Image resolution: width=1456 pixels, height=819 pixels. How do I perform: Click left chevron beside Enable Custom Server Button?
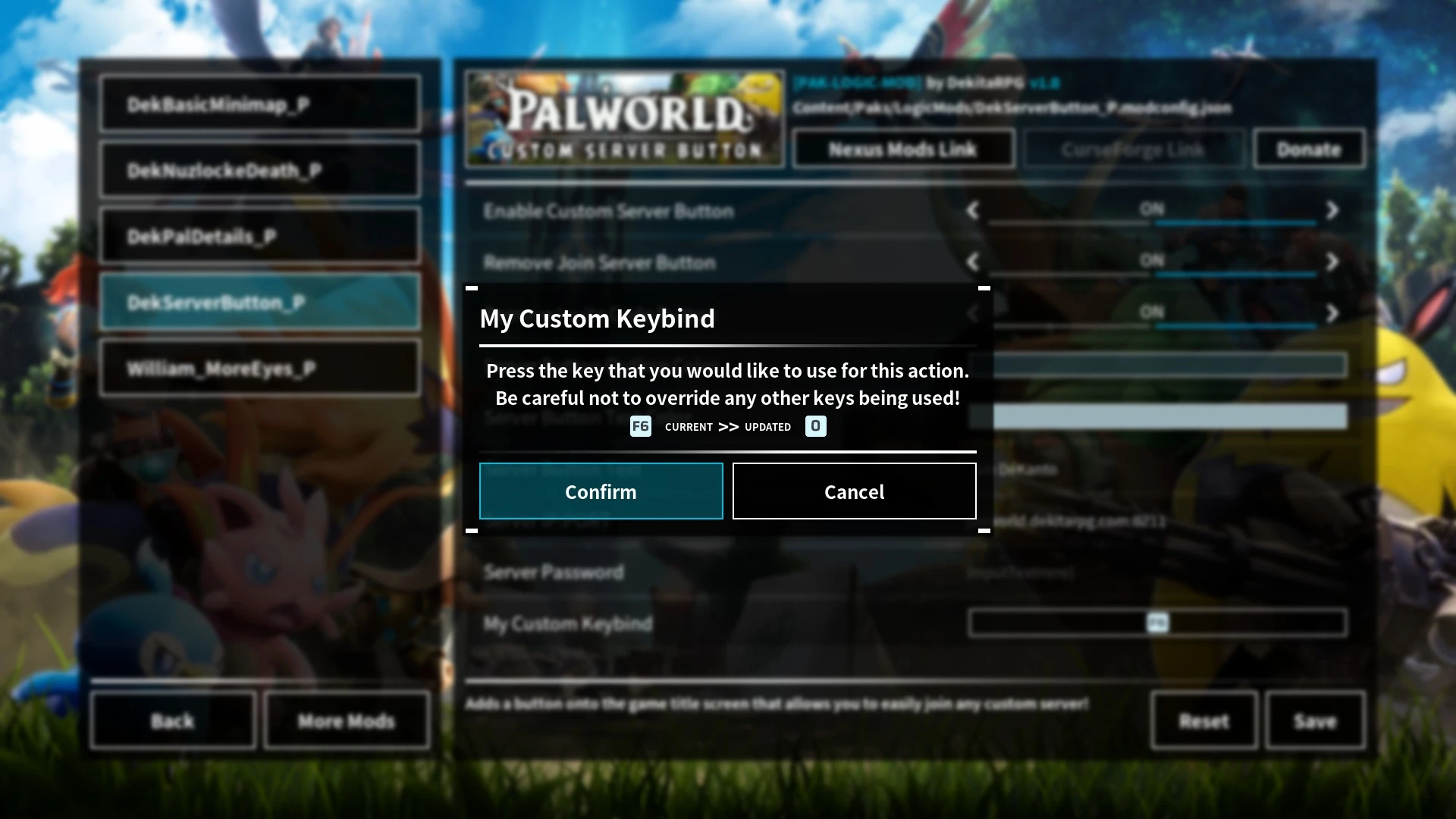(x=973, y=211)
